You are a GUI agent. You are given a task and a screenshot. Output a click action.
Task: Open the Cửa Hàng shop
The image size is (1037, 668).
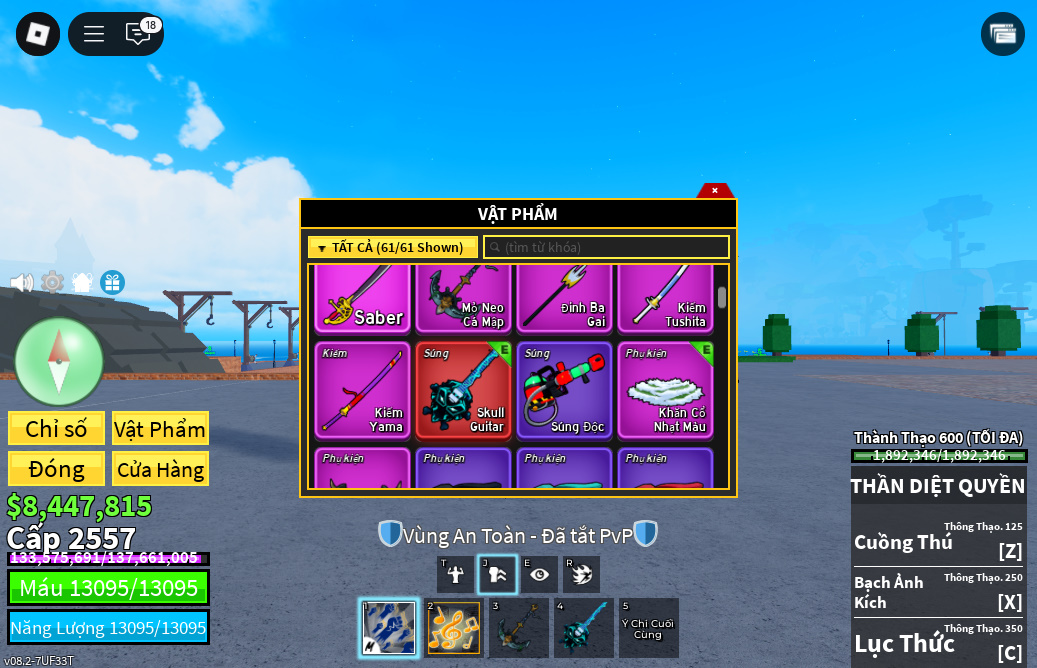click(x=160, y=469)
